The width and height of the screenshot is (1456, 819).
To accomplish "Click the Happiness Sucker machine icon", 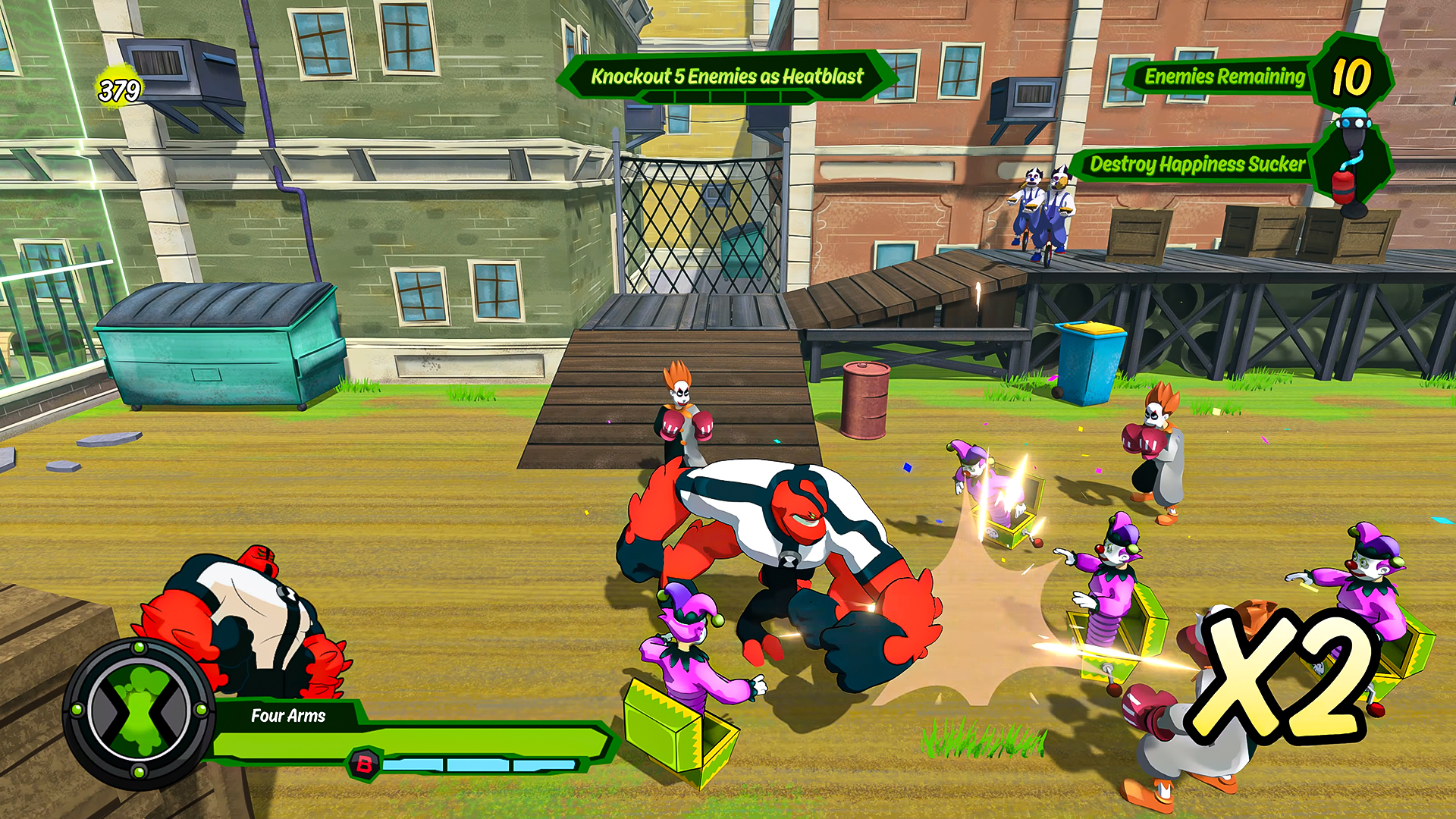I will pyautogui.click(x=1351, y=159).
